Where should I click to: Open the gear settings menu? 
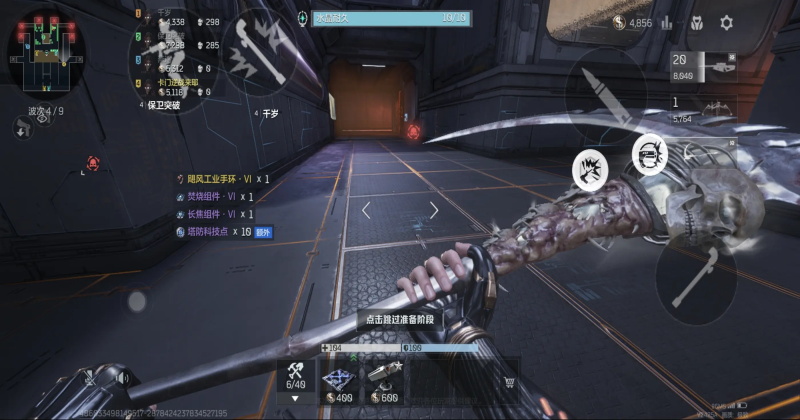727,22
